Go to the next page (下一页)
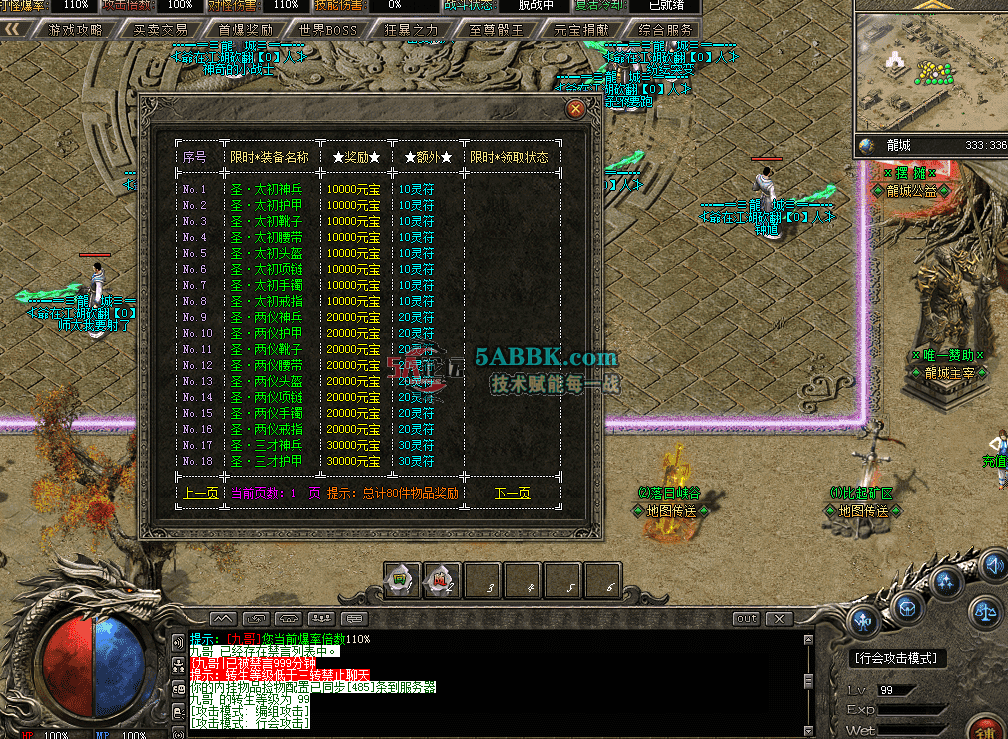Image resolution: width=1008 pixels, height=739 pixels. pos(513,493)
